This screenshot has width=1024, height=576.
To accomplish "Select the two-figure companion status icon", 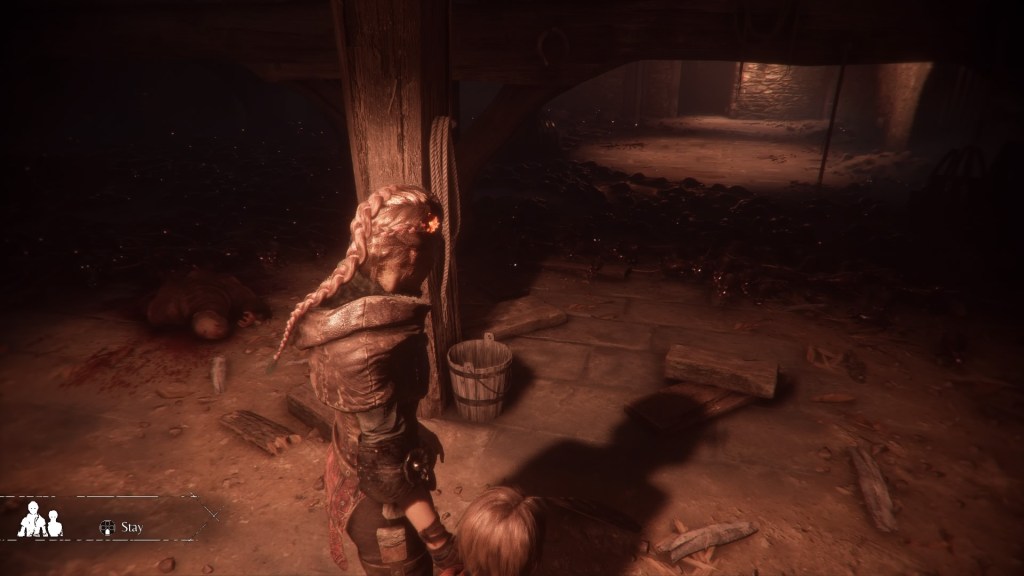I will [x=40, y=520].
